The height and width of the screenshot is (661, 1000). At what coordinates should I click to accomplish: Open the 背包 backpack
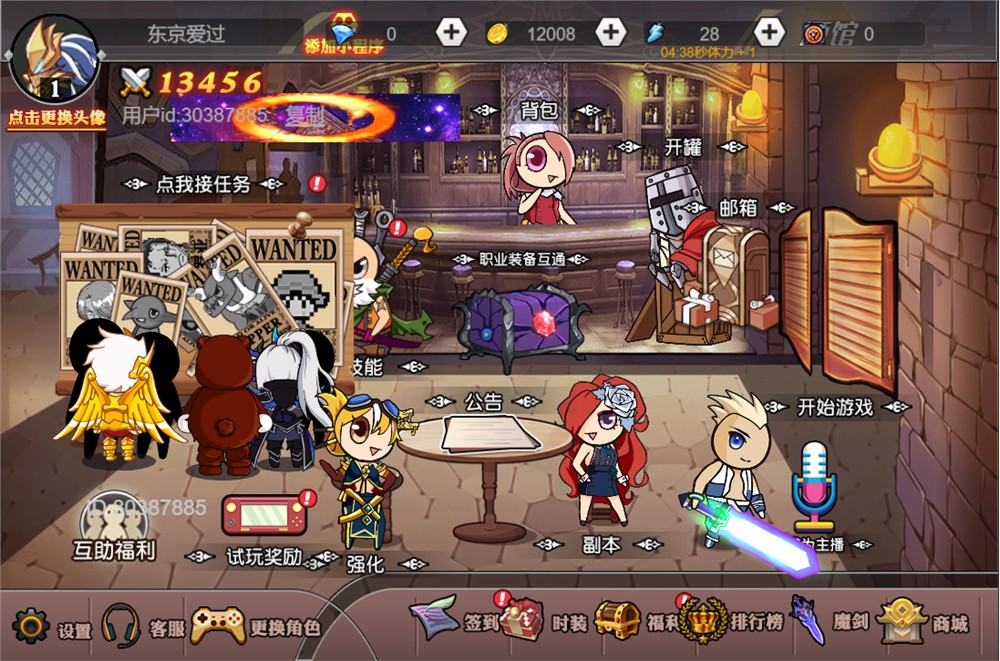538,110
